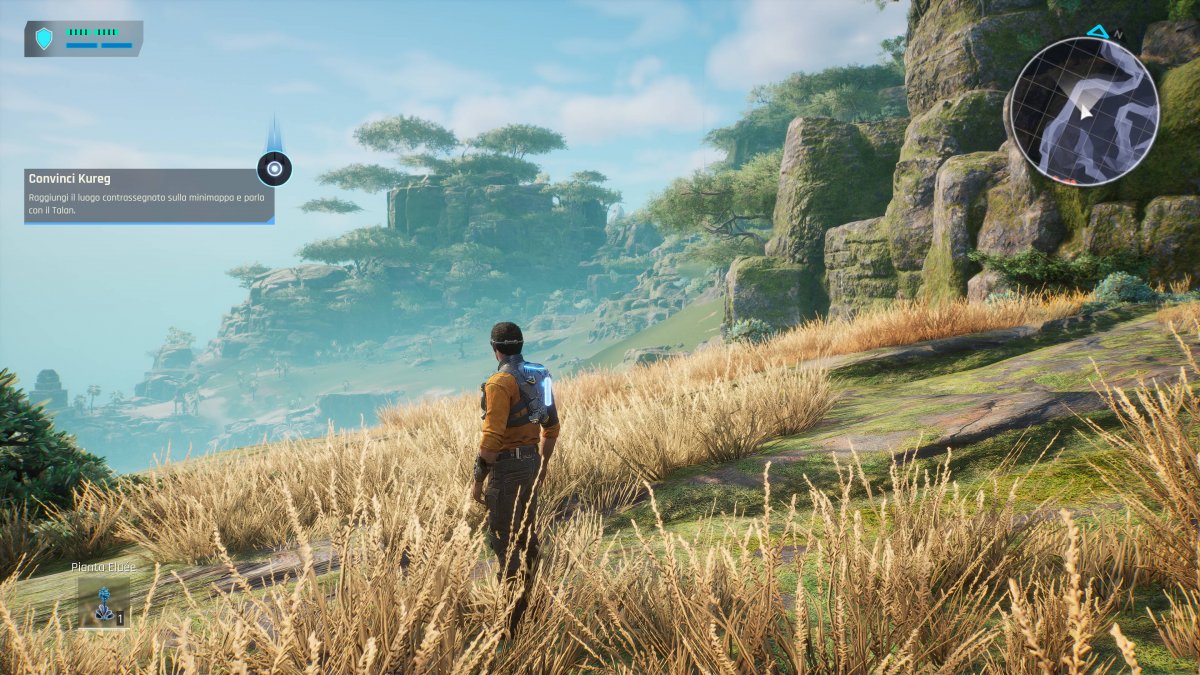Click the shield status icon
Viewport: 1200px width, 675px height.
pyautogui.click(x=44, y=39)
